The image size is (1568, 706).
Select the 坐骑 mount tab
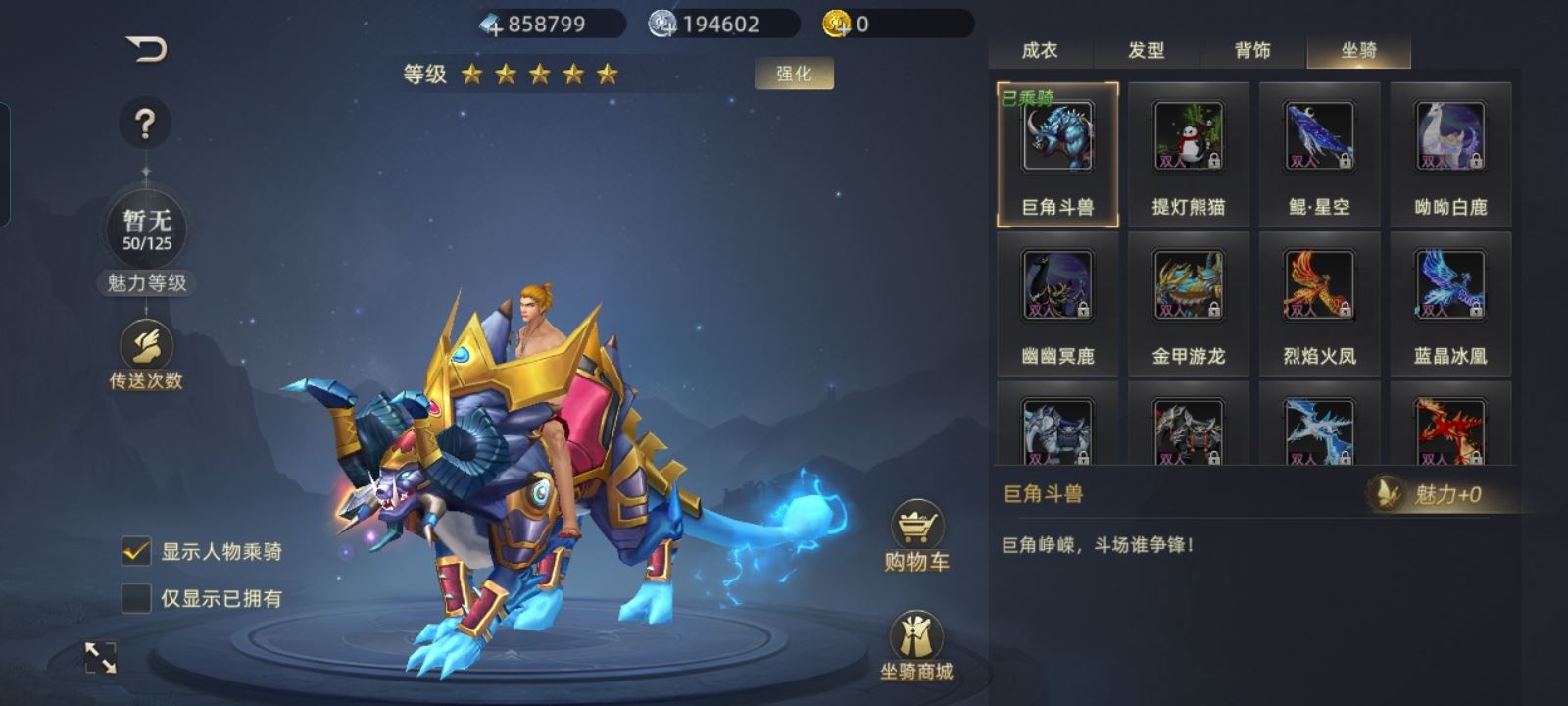[1359, 50]
